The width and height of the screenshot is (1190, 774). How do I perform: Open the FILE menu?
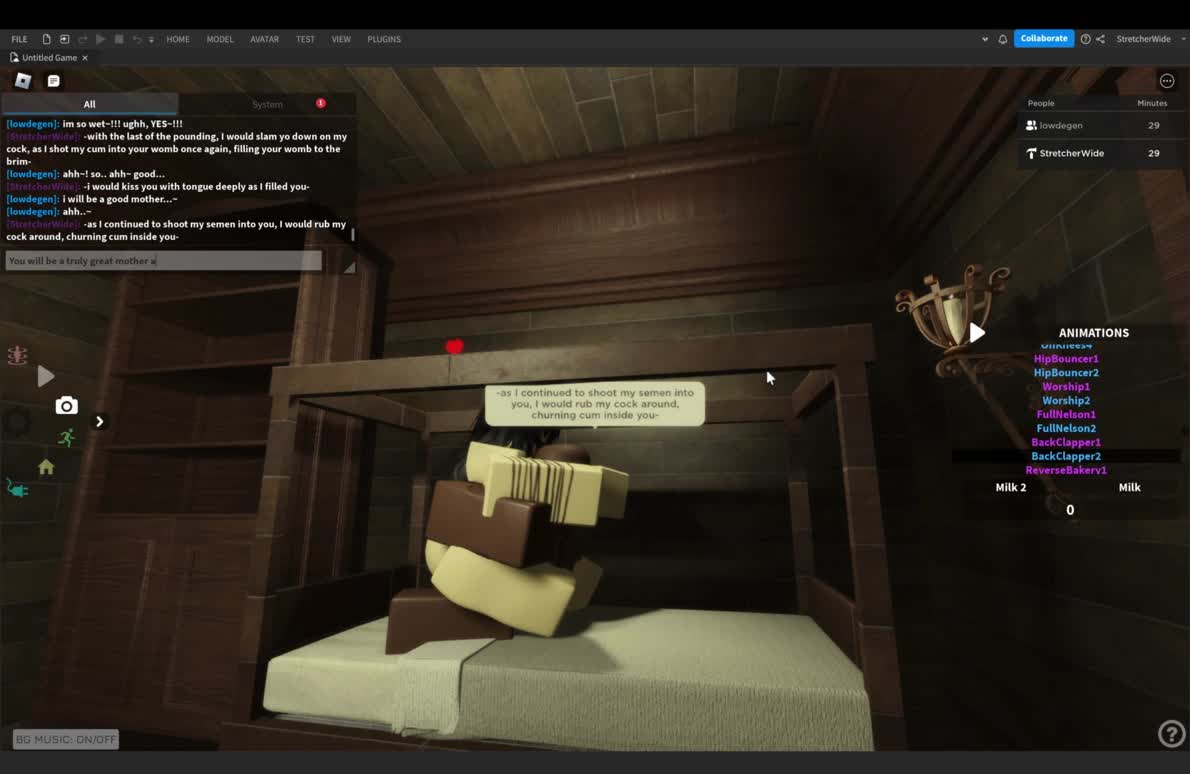tap(19, 39)
